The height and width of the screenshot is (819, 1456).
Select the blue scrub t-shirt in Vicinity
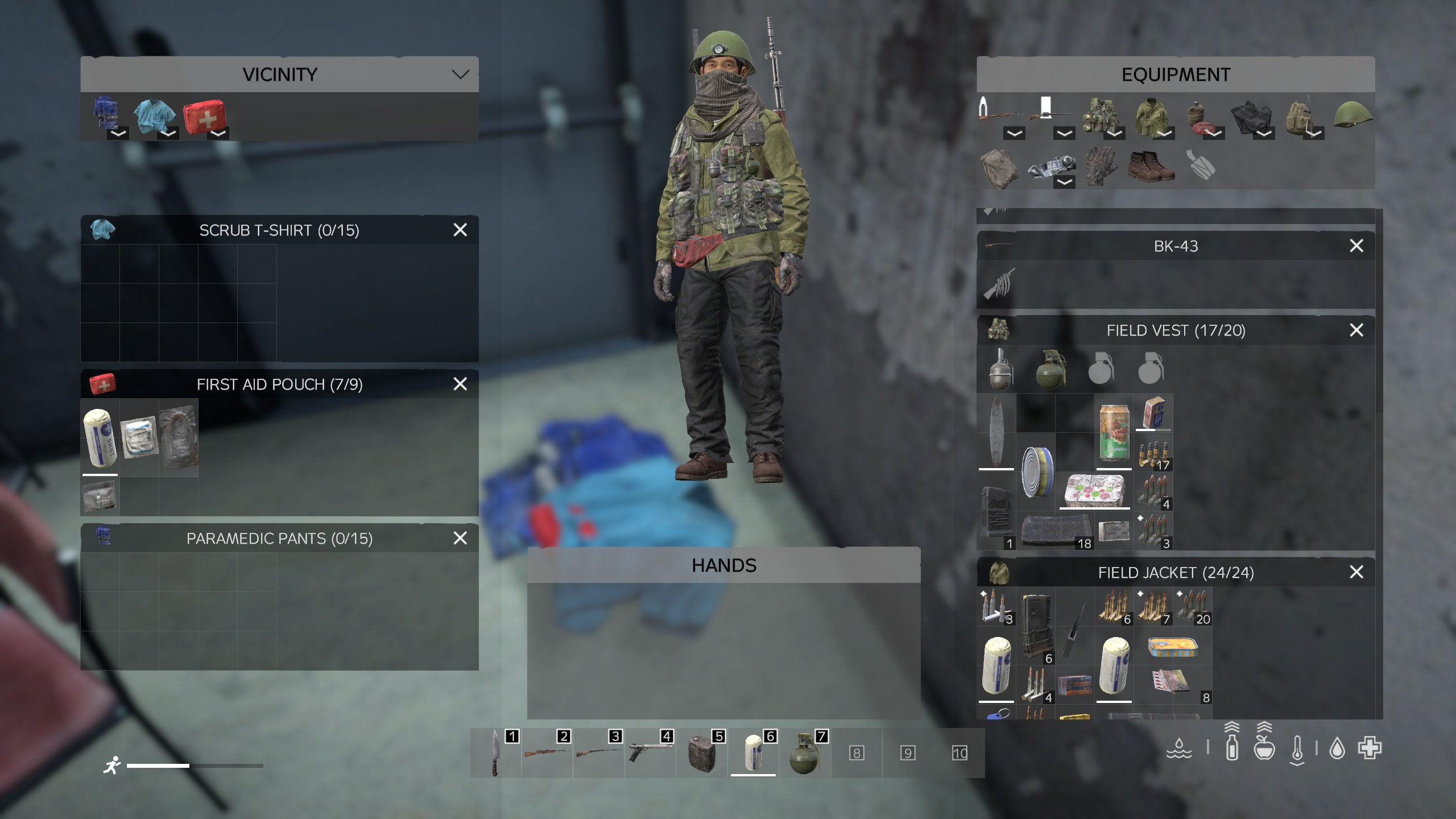click(x=154, y=117)
